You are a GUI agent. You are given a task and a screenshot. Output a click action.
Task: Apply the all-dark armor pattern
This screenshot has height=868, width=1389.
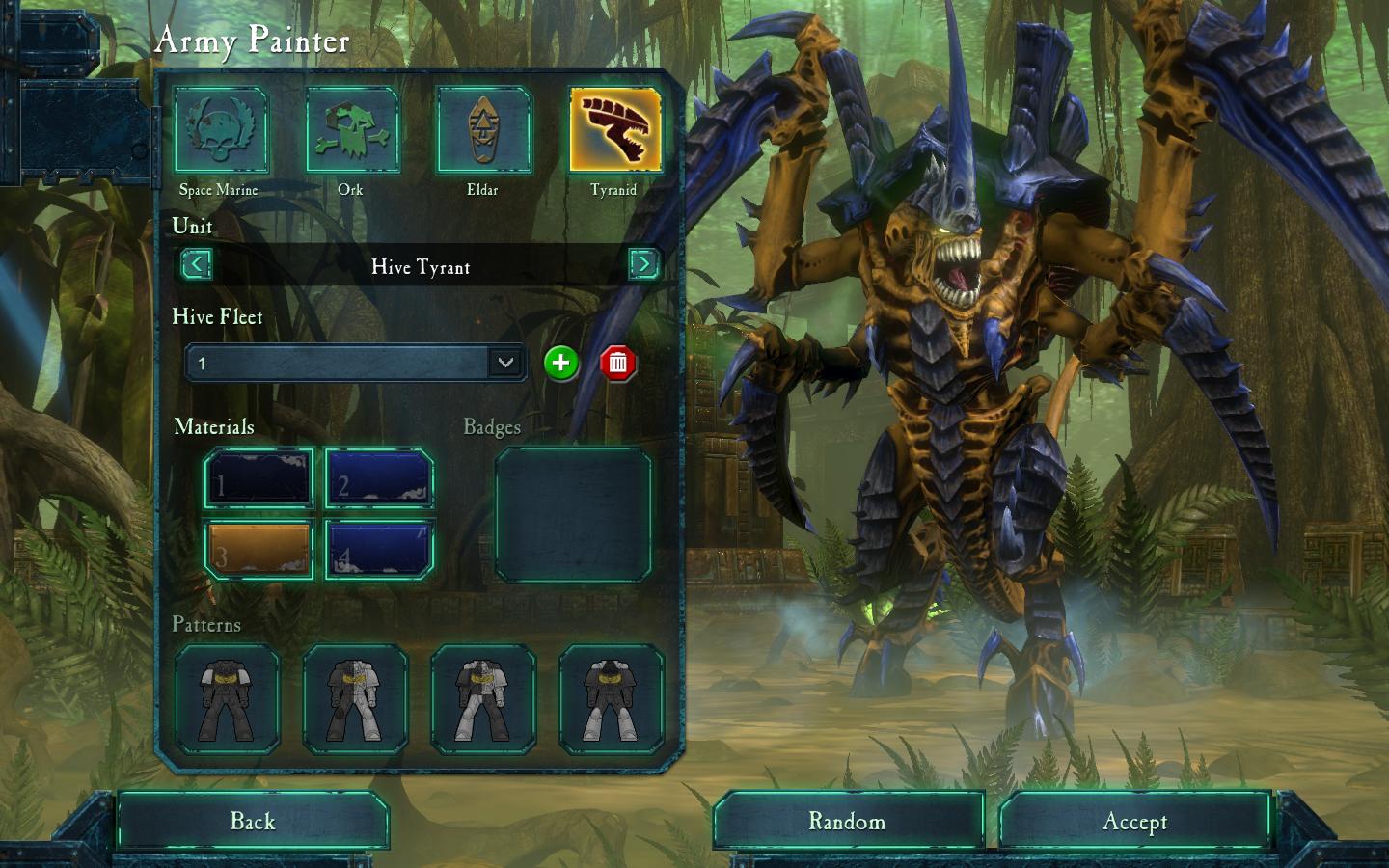click(x=228, y=699)
